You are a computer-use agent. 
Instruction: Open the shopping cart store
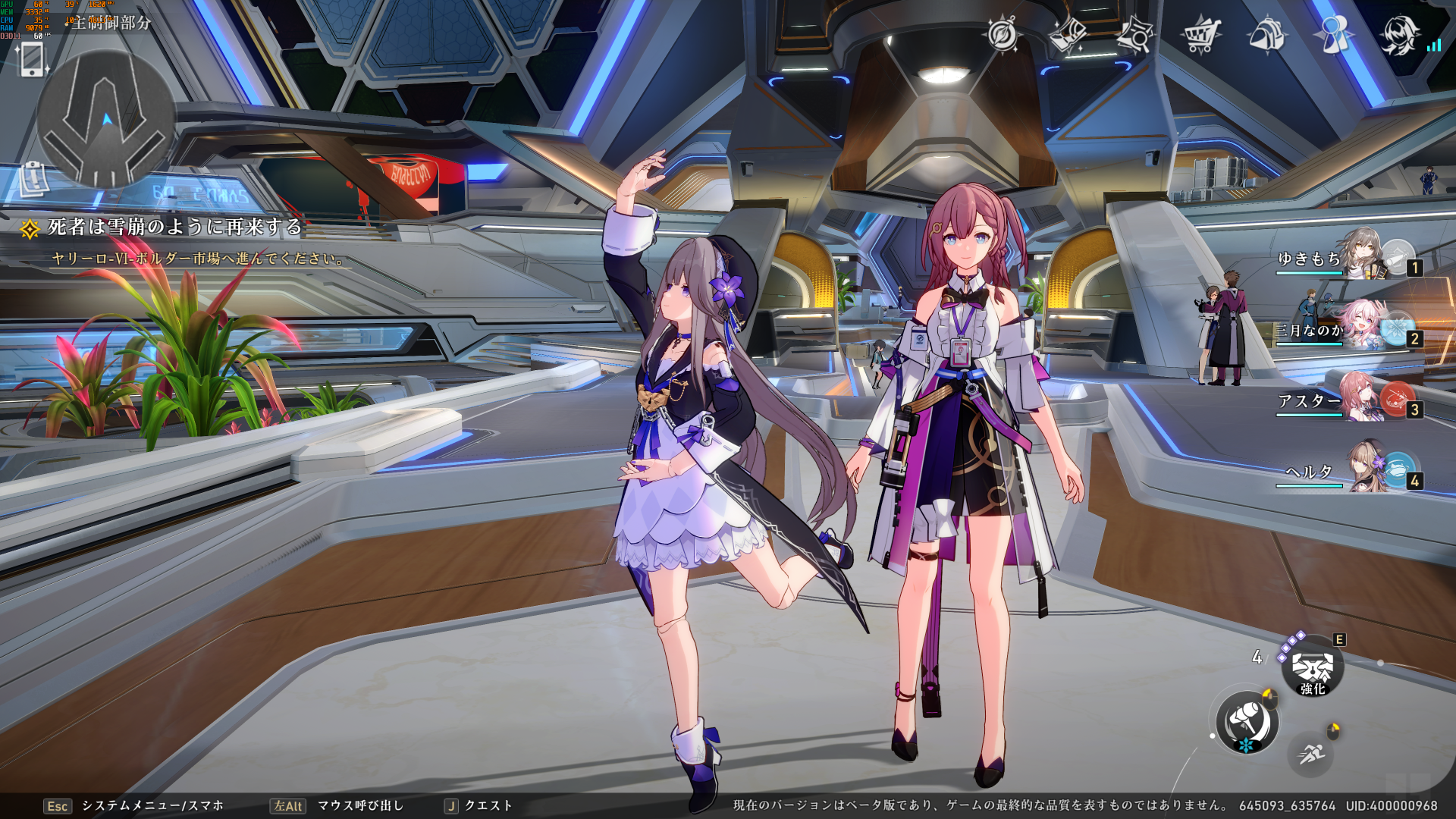coord(1200,35)
